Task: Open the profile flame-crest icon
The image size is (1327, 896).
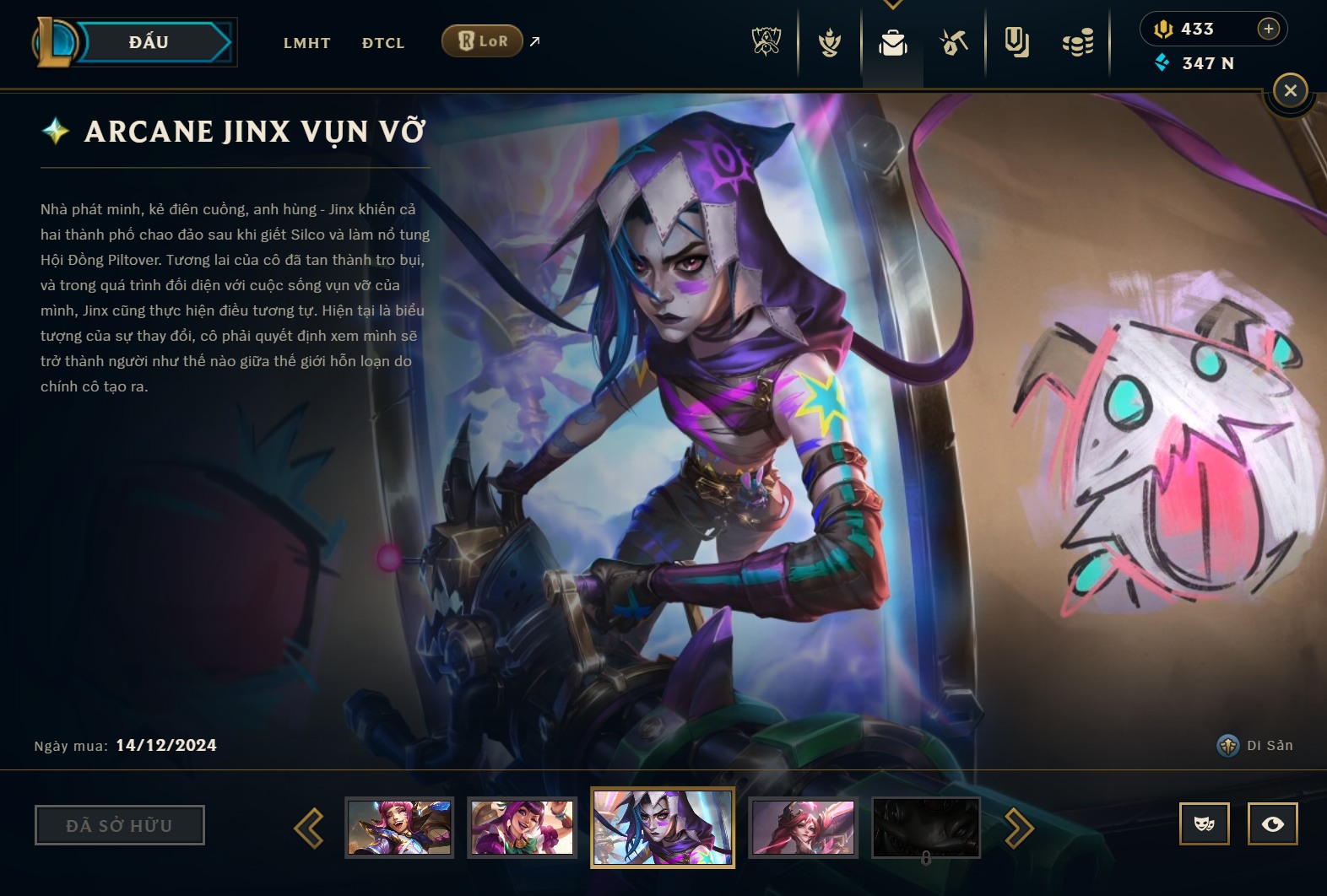Action: tap(830, 42)
